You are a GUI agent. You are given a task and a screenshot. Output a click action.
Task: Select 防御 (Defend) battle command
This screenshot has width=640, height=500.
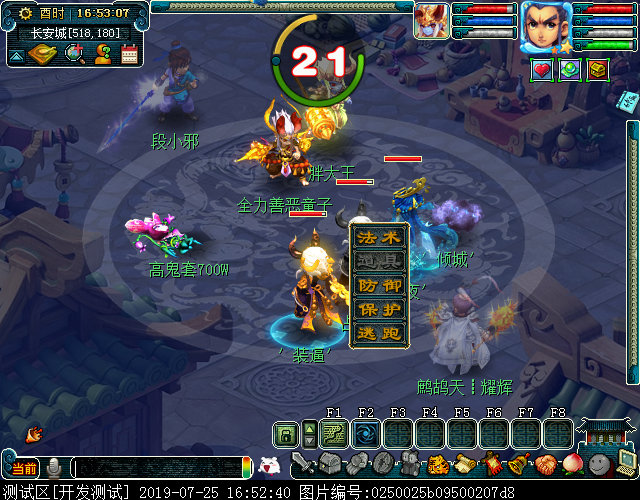pyautogui.click(x=379, y=285)
